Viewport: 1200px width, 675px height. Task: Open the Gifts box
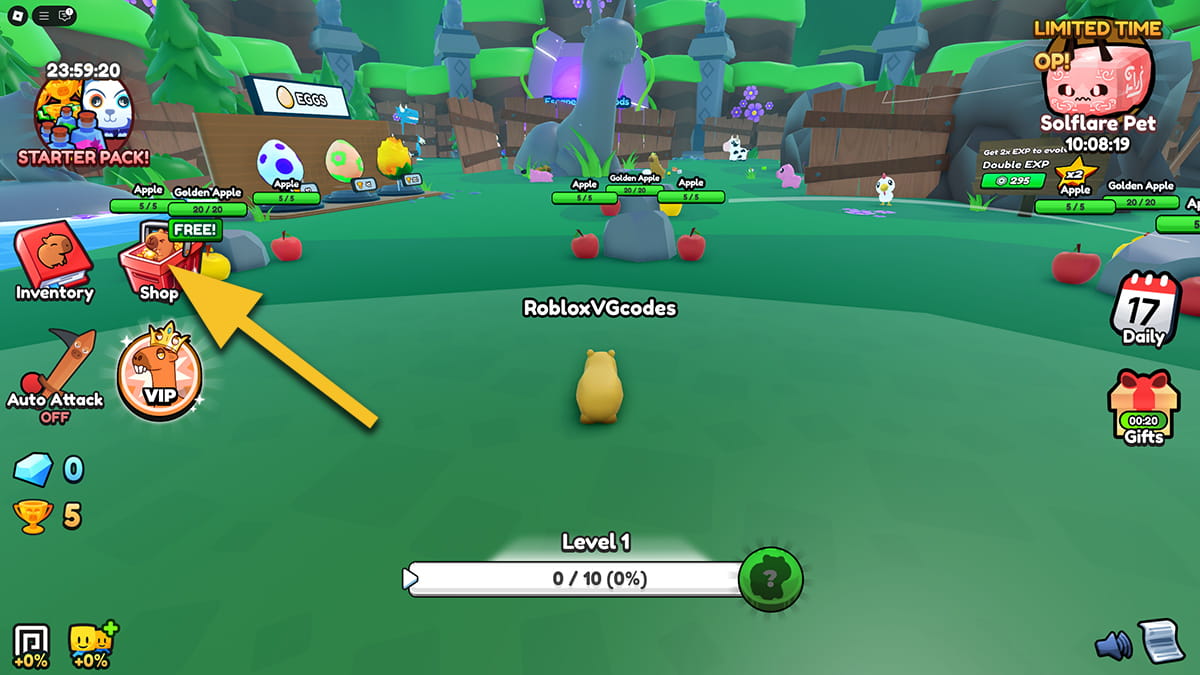point(1143,407)
